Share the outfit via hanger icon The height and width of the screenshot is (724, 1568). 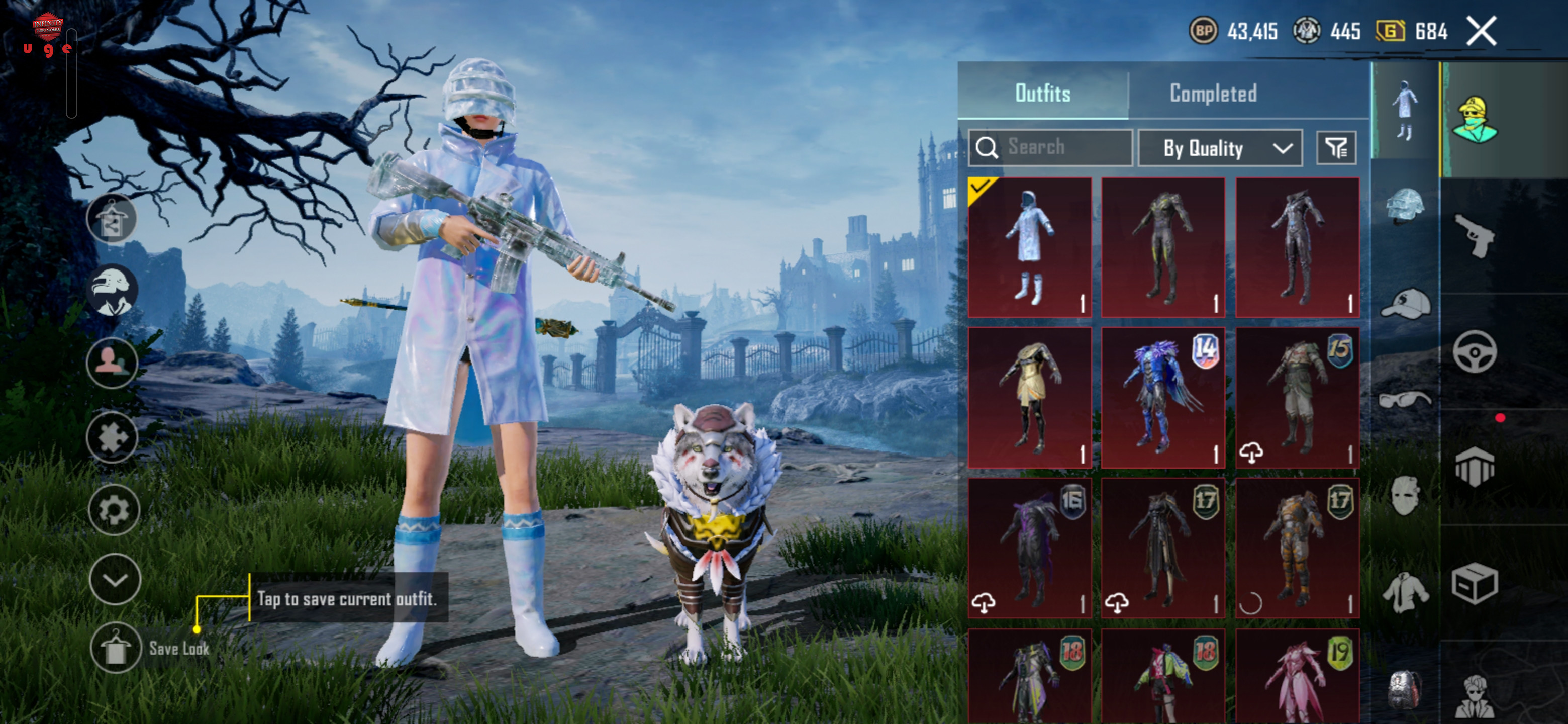[x=112, y=219]
